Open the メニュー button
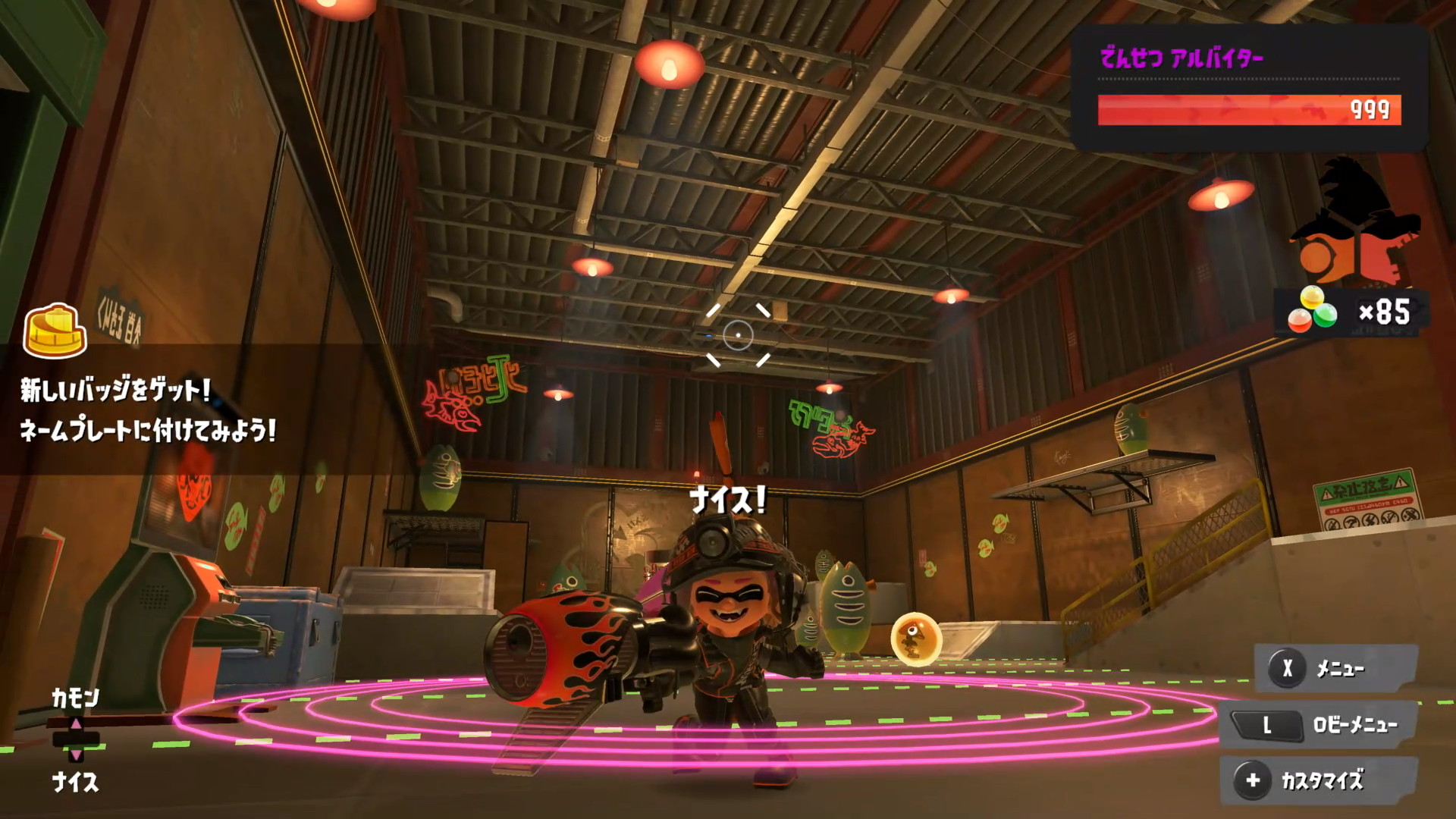This screenshot has height=819, width=1456. (x=1336, y=669)
